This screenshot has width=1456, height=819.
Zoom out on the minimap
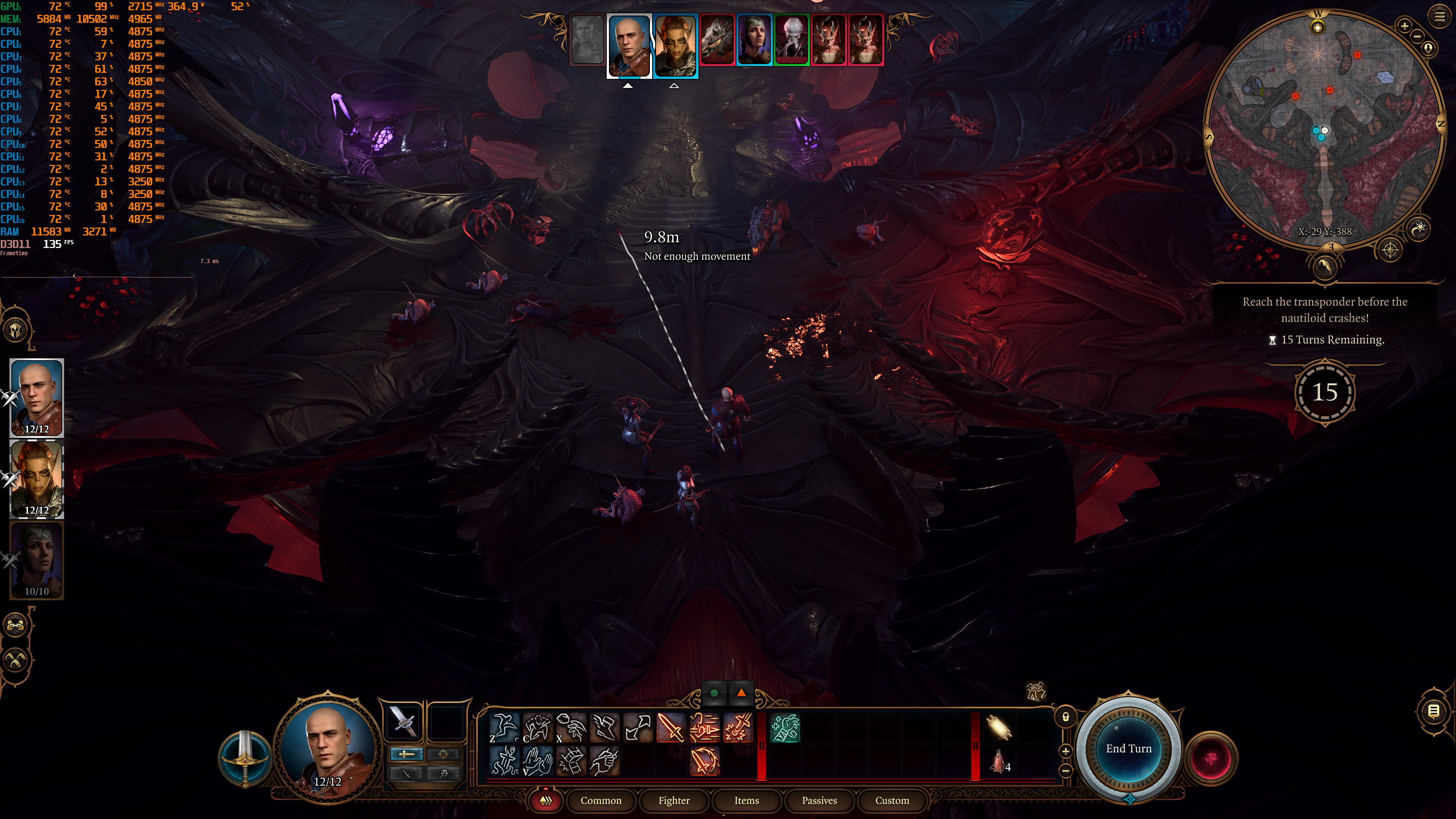coord(1418,37)
